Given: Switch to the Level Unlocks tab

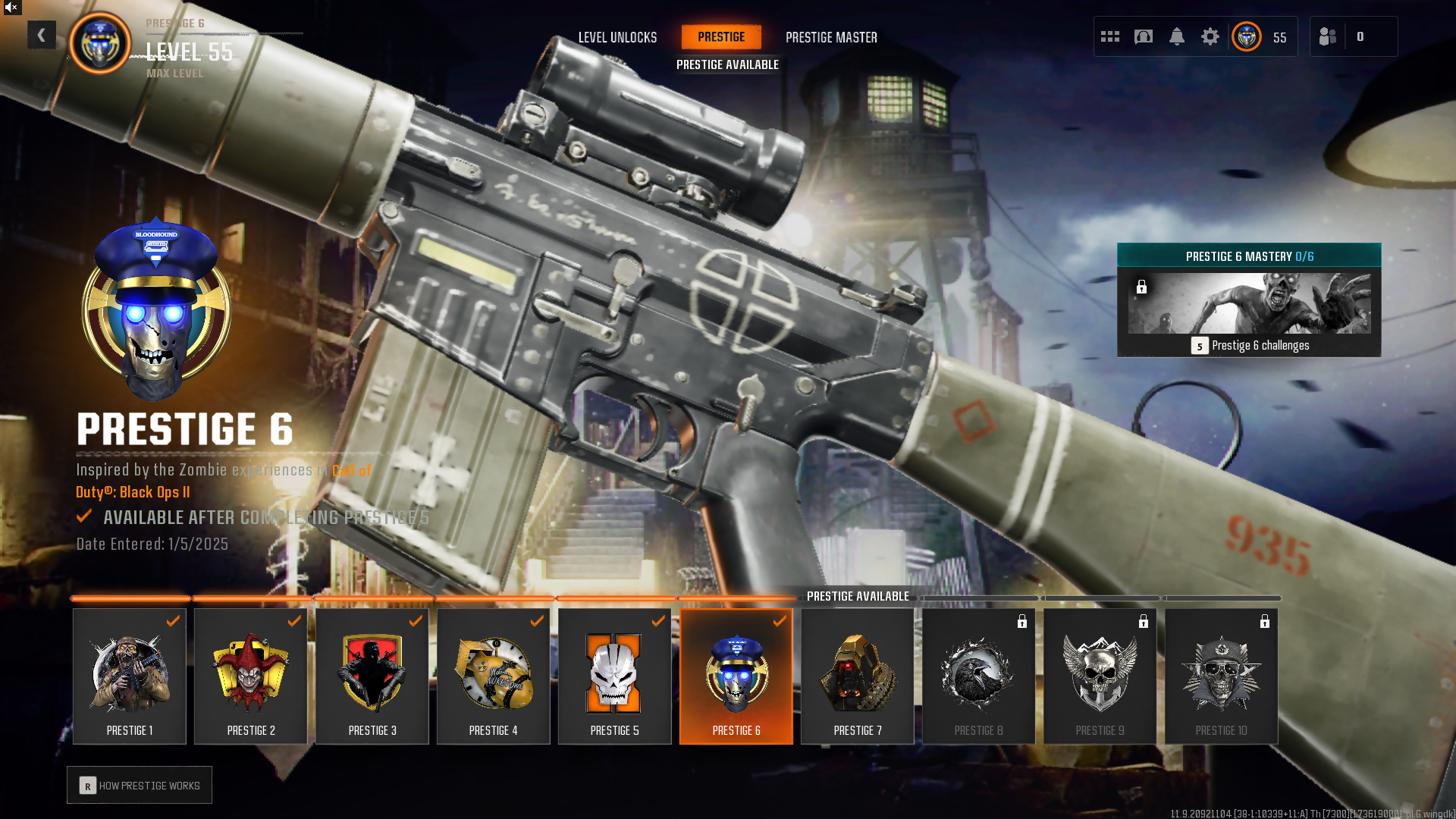Looking at the screenshot, I should [617, 37].
